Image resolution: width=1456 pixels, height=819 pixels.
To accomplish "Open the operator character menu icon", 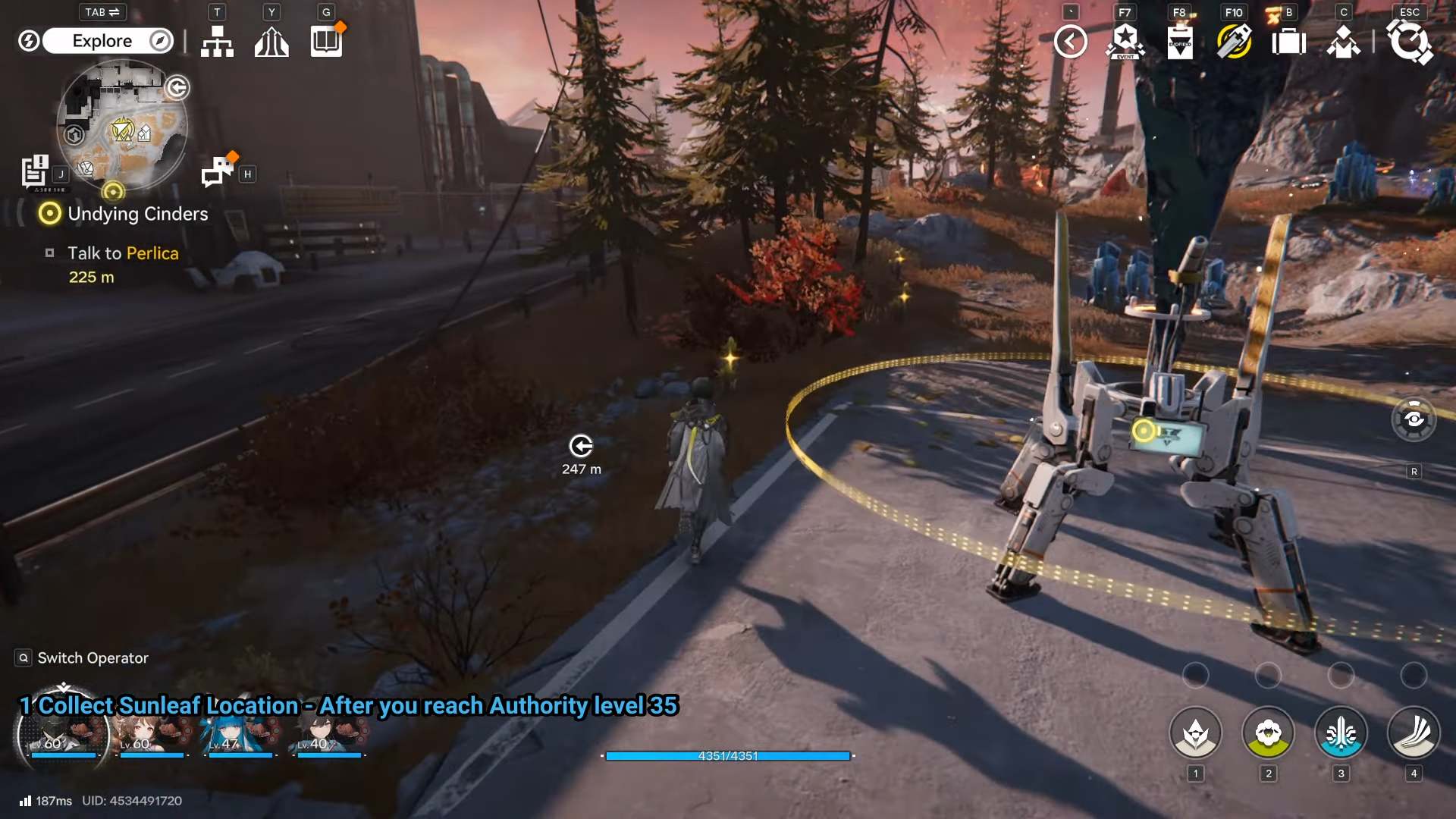I will click(1343, 42).
